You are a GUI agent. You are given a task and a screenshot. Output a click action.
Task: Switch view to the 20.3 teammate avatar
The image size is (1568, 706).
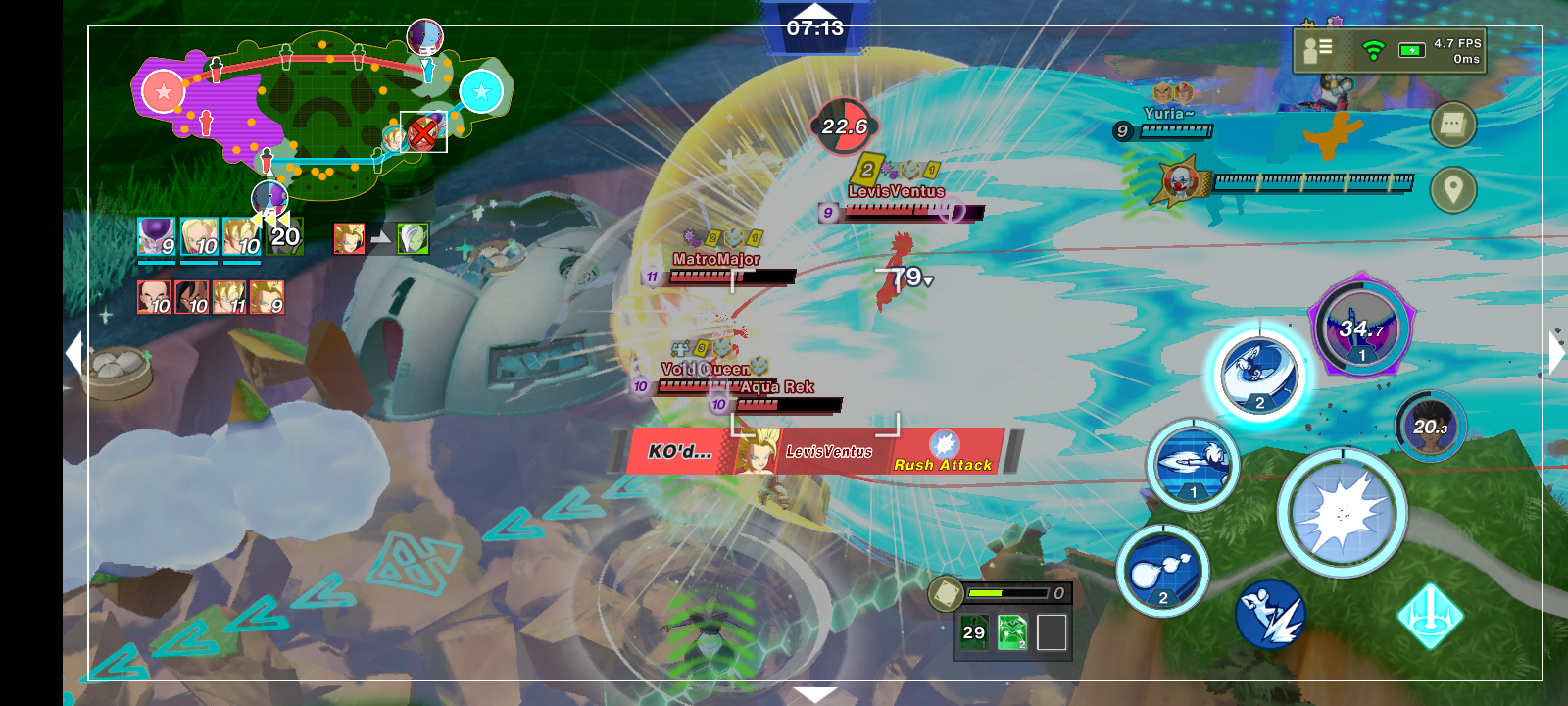1429,427
